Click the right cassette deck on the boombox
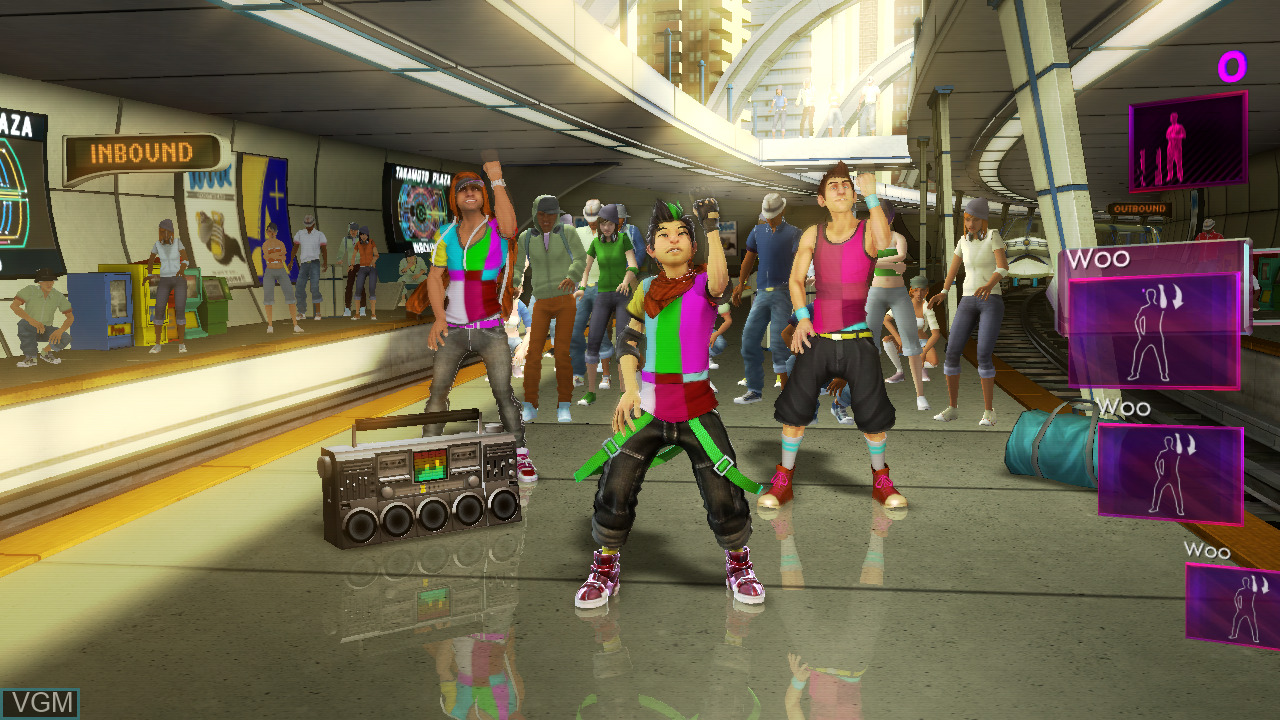 463,457
